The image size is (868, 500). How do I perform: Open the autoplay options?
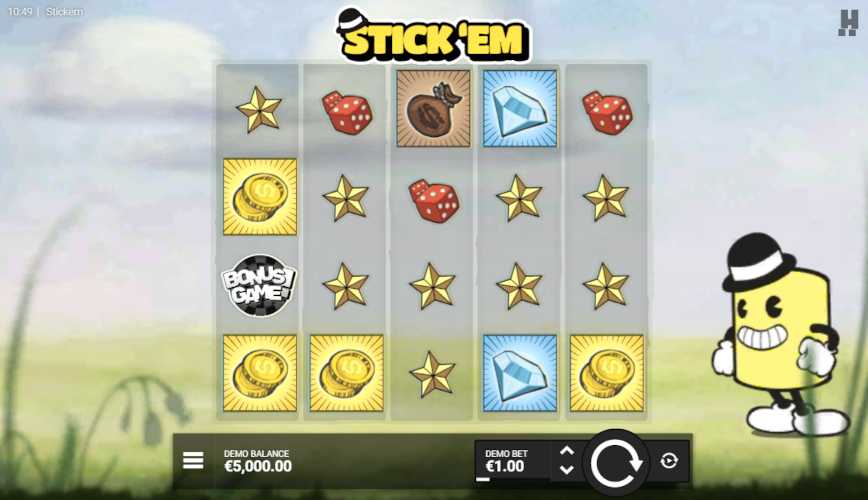(669, 461)
